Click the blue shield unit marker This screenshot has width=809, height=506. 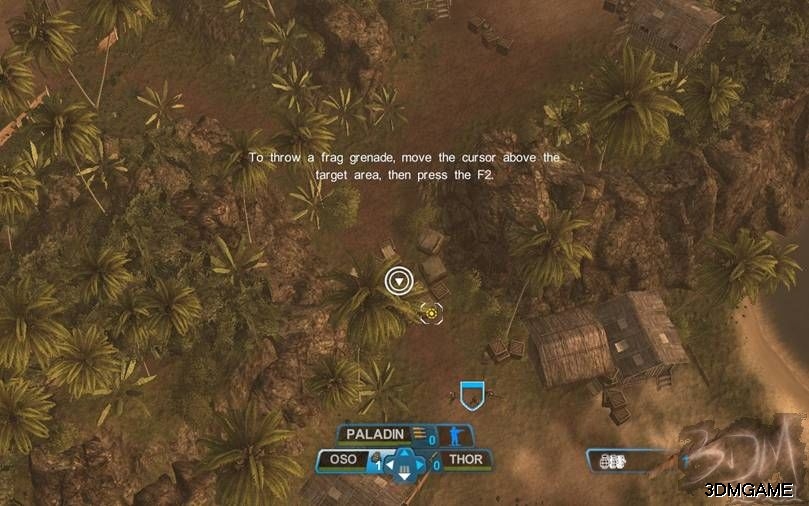(472, 395)
